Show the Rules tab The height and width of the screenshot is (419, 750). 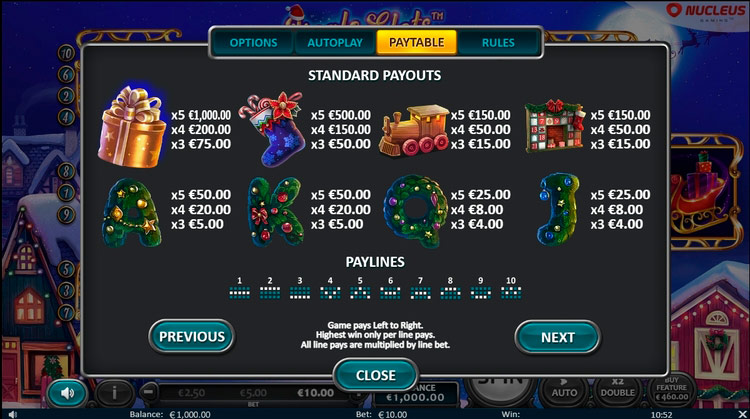click(x=498, y=43)
